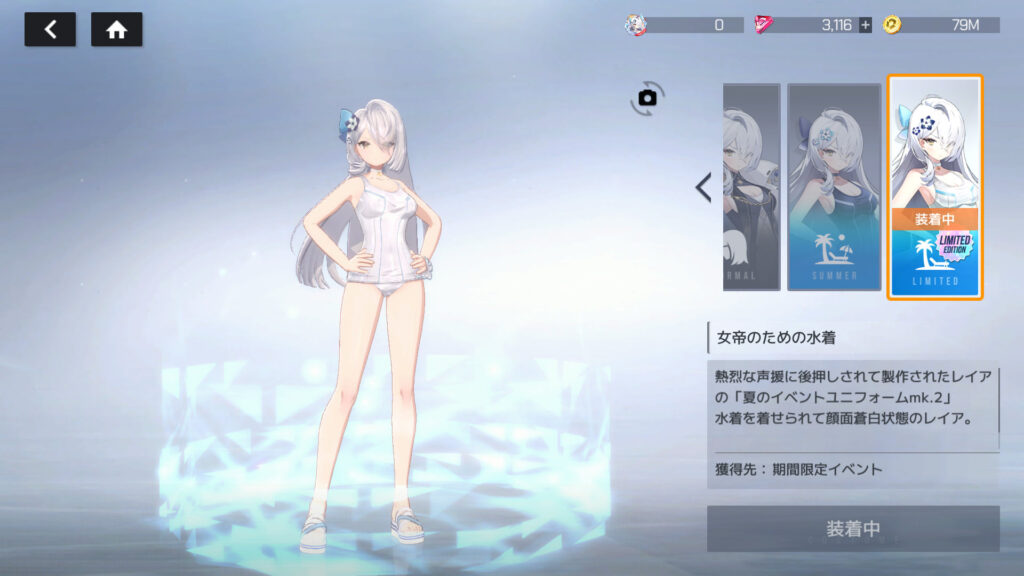Click the 装着中 equip button

(853, 528)
